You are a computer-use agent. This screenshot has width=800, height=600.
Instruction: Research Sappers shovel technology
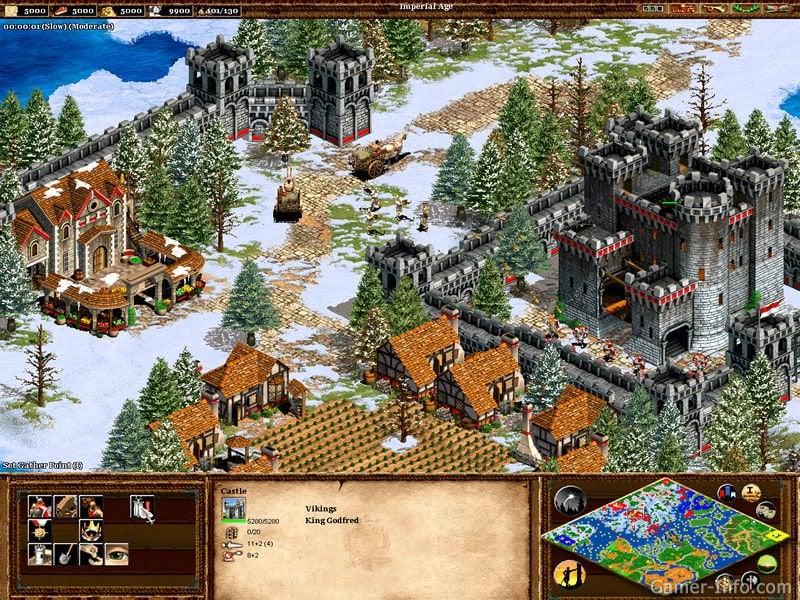coord(66,555)
